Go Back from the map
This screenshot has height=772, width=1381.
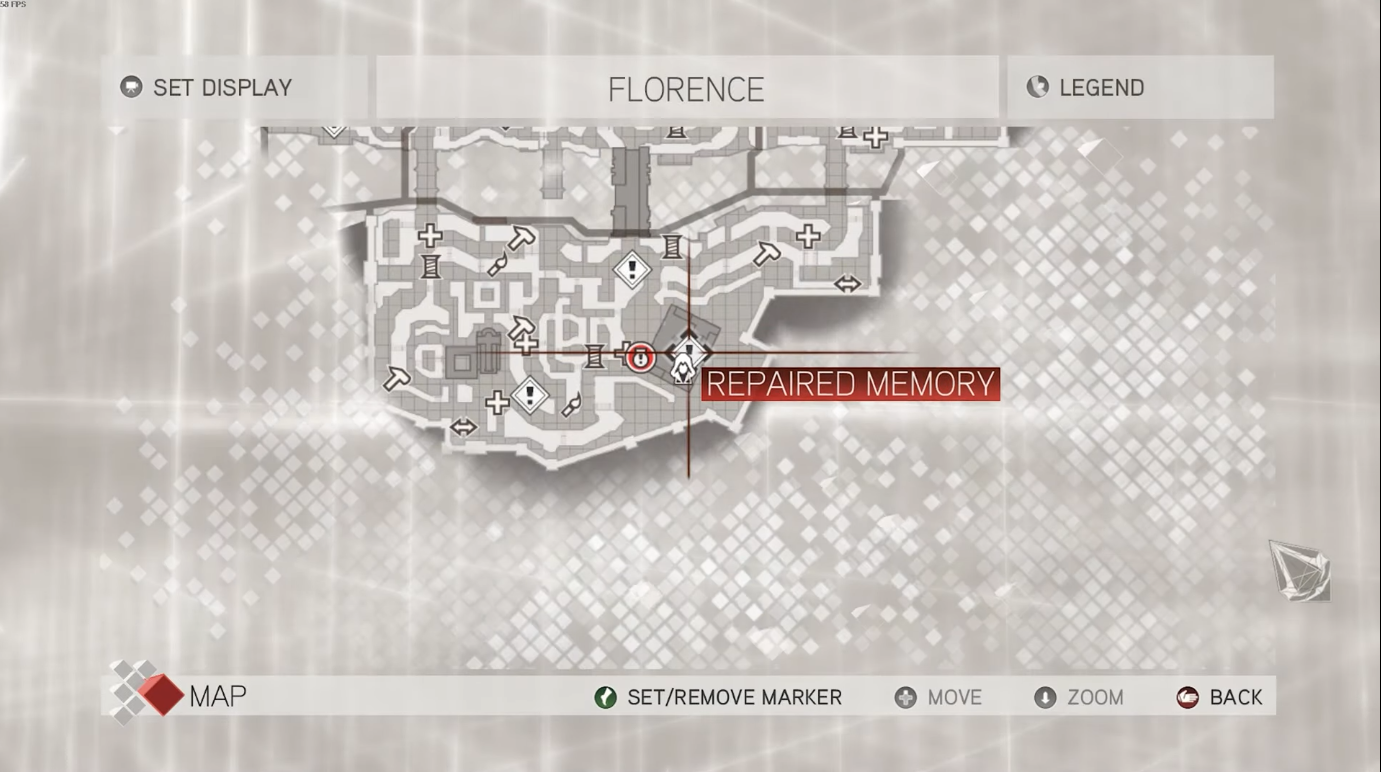pyautogui.click(x=1220, y=697)
